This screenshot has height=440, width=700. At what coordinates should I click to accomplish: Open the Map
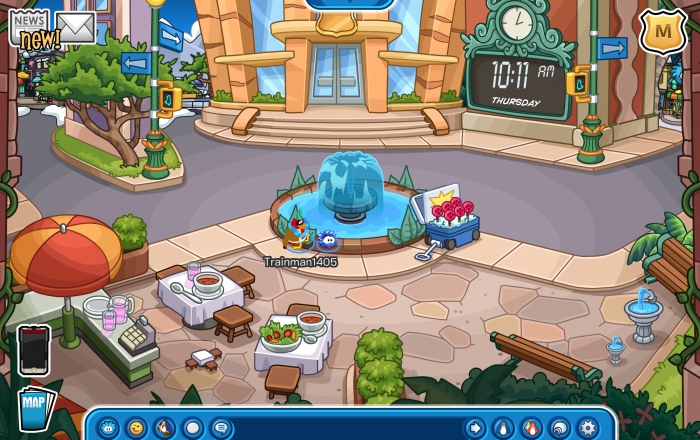pos(34,408)
